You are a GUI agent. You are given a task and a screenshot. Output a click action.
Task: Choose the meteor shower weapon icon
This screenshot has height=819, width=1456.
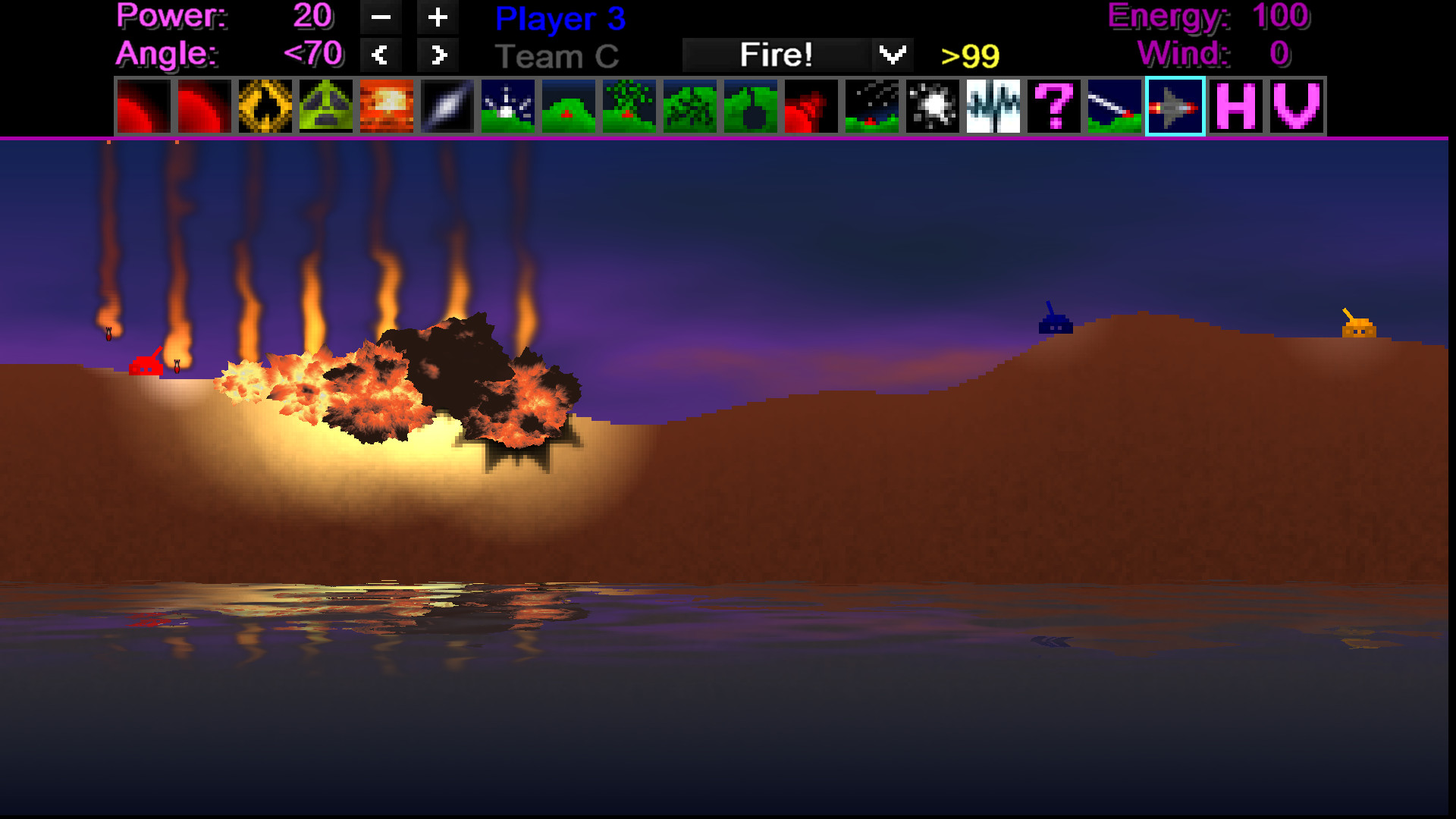tap(871, 106)
